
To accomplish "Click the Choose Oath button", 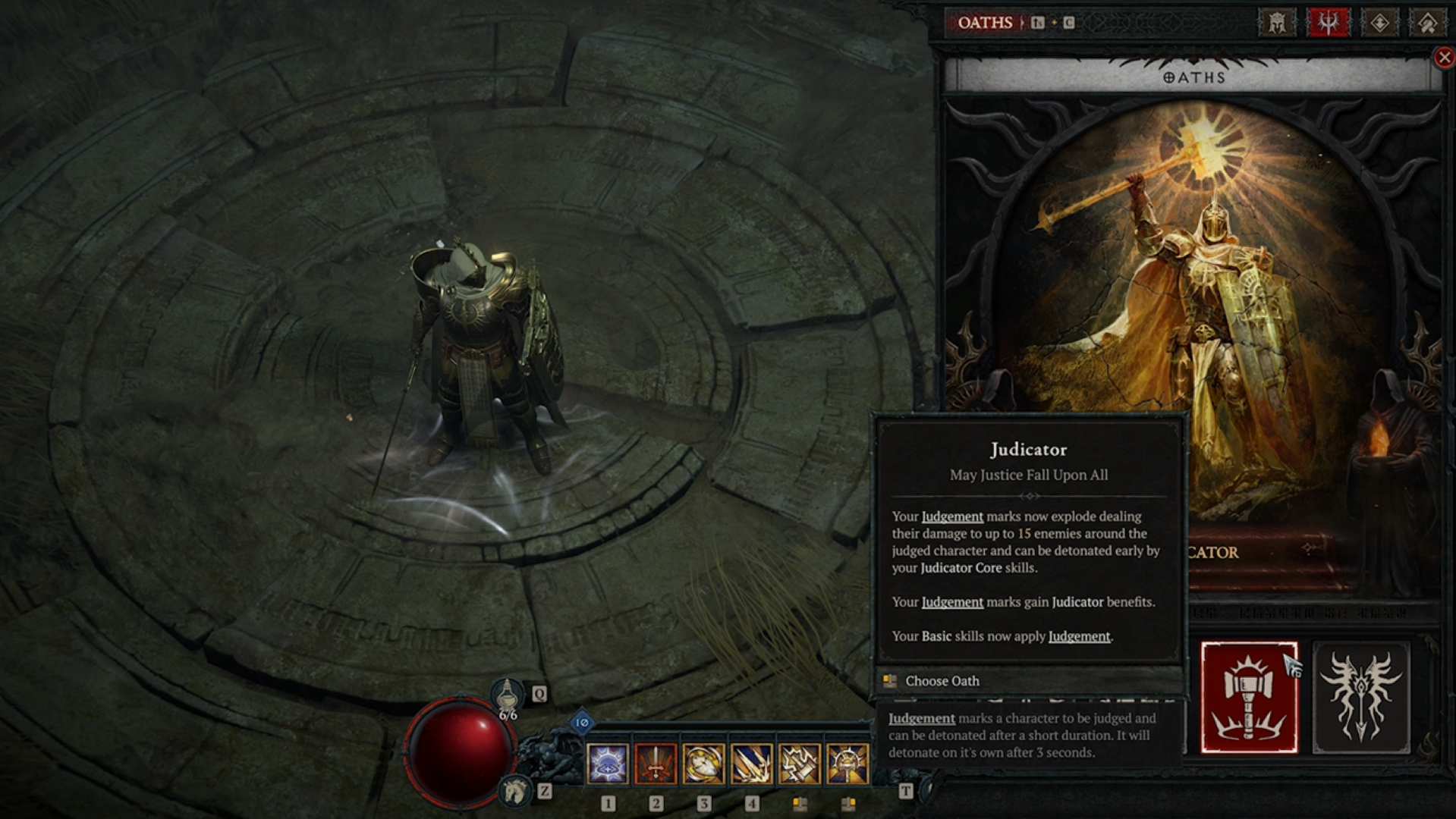I will [942, 681].
